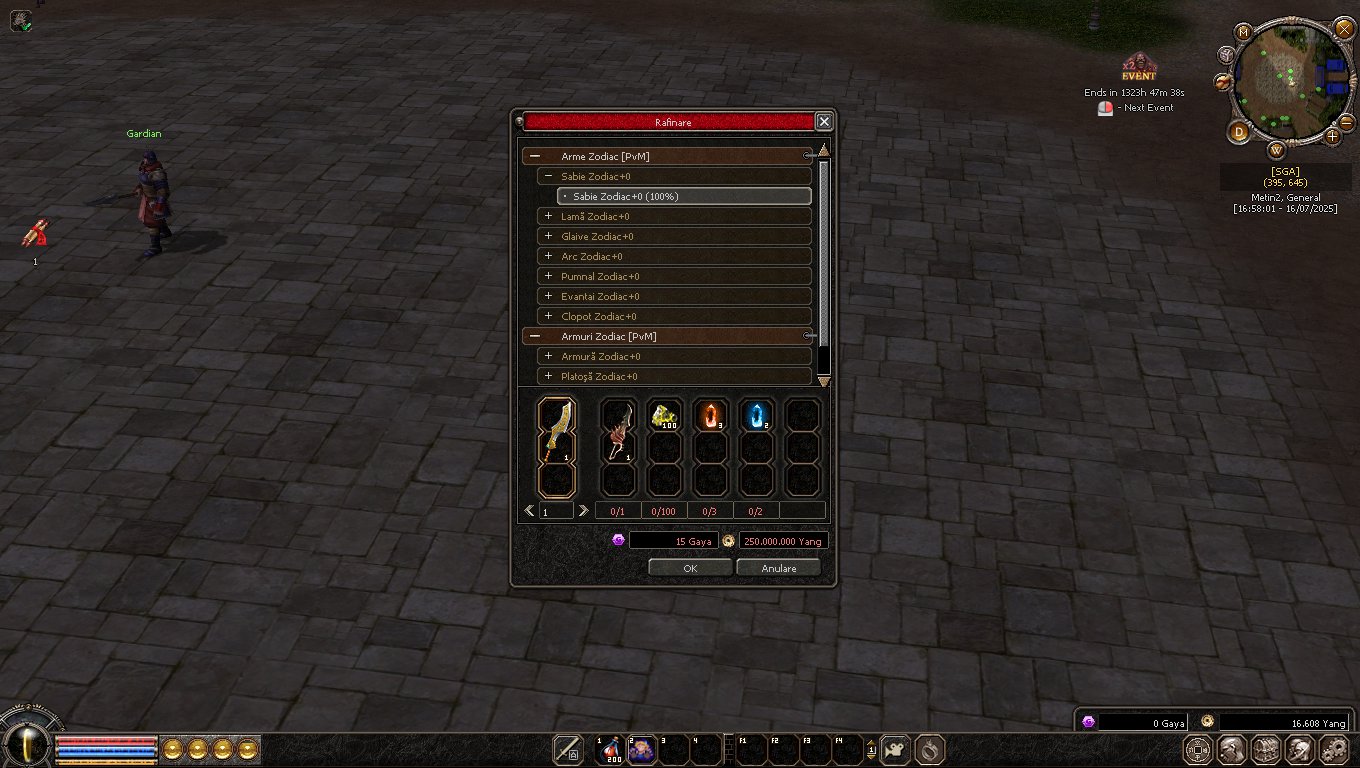
Task: Expand the Armură Zodiac+0 entry
Action: [x=548, y=356]
